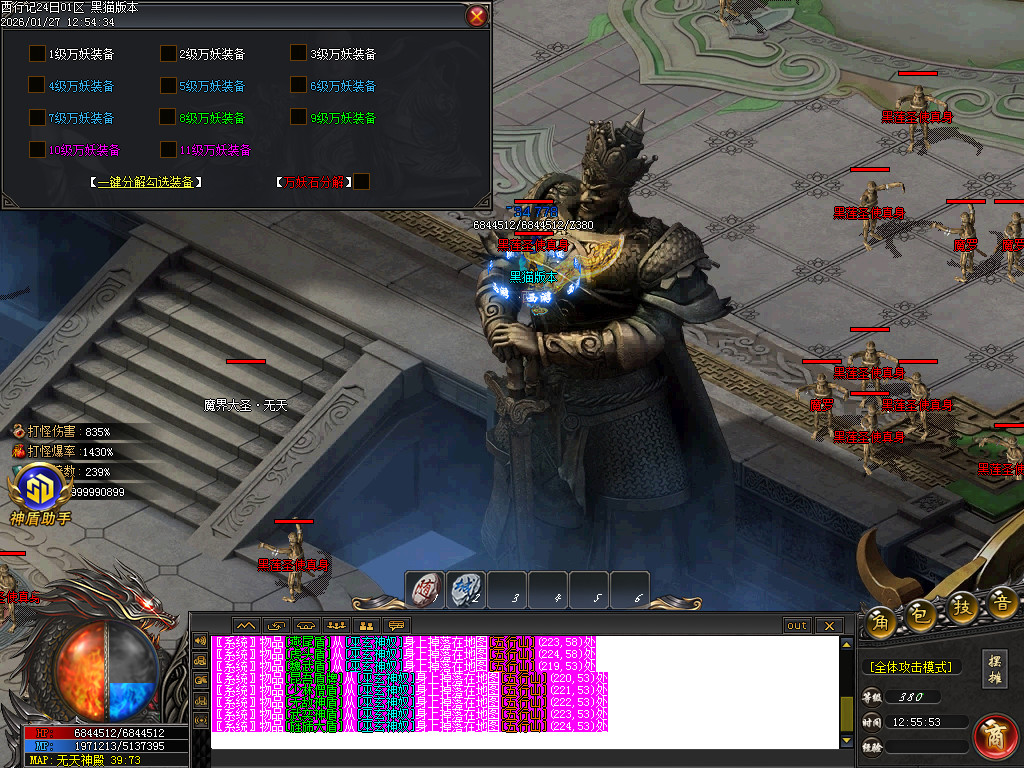Toggle the 11级万妖装备 checkbox
The height and width of the screenshot is (768, 1024).
point(168,149)
